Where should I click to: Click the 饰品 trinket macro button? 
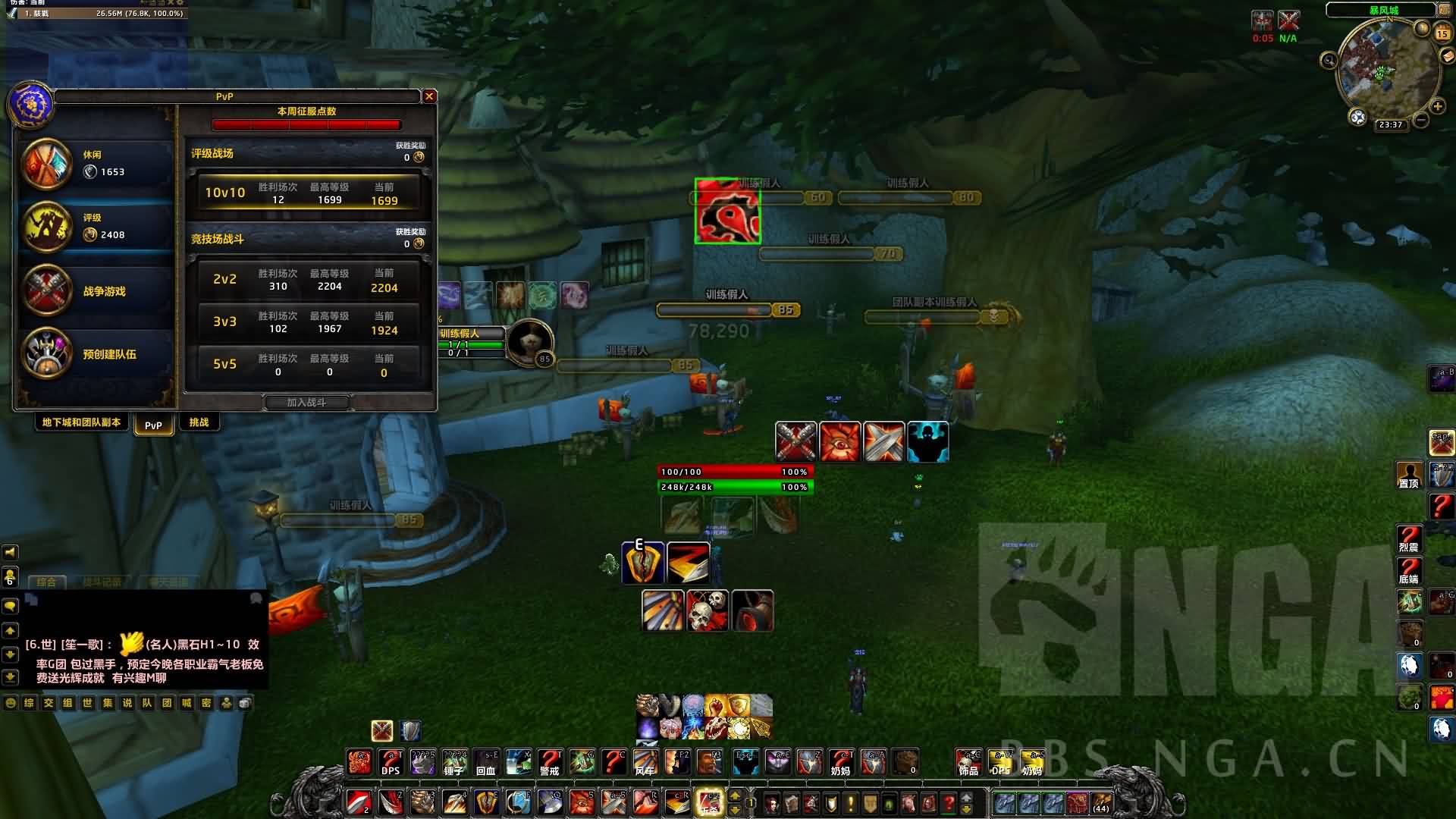click(x=968, y=761)
